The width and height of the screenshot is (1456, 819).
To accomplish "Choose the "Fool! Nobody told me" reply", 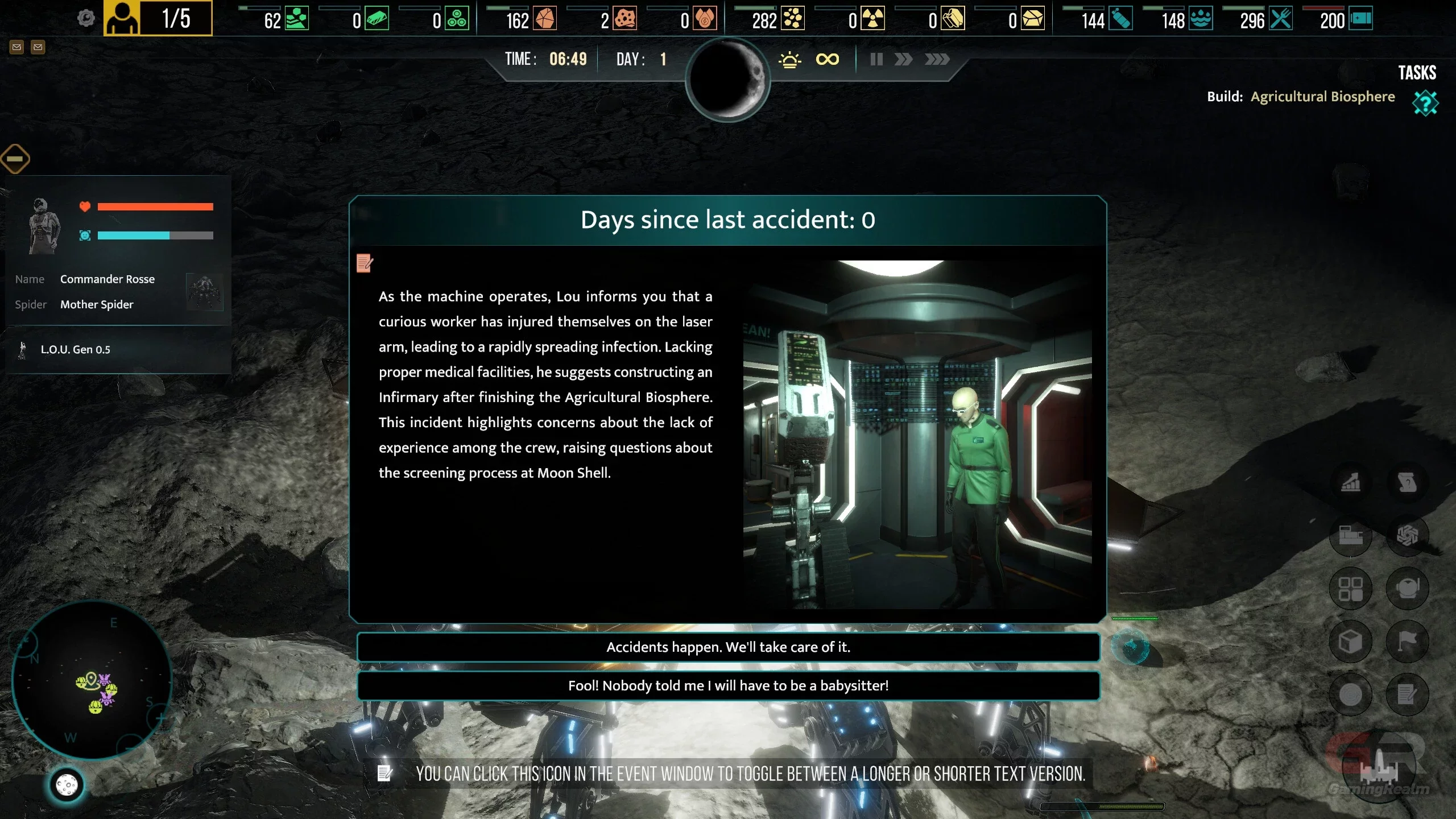I will pos(728,686).
